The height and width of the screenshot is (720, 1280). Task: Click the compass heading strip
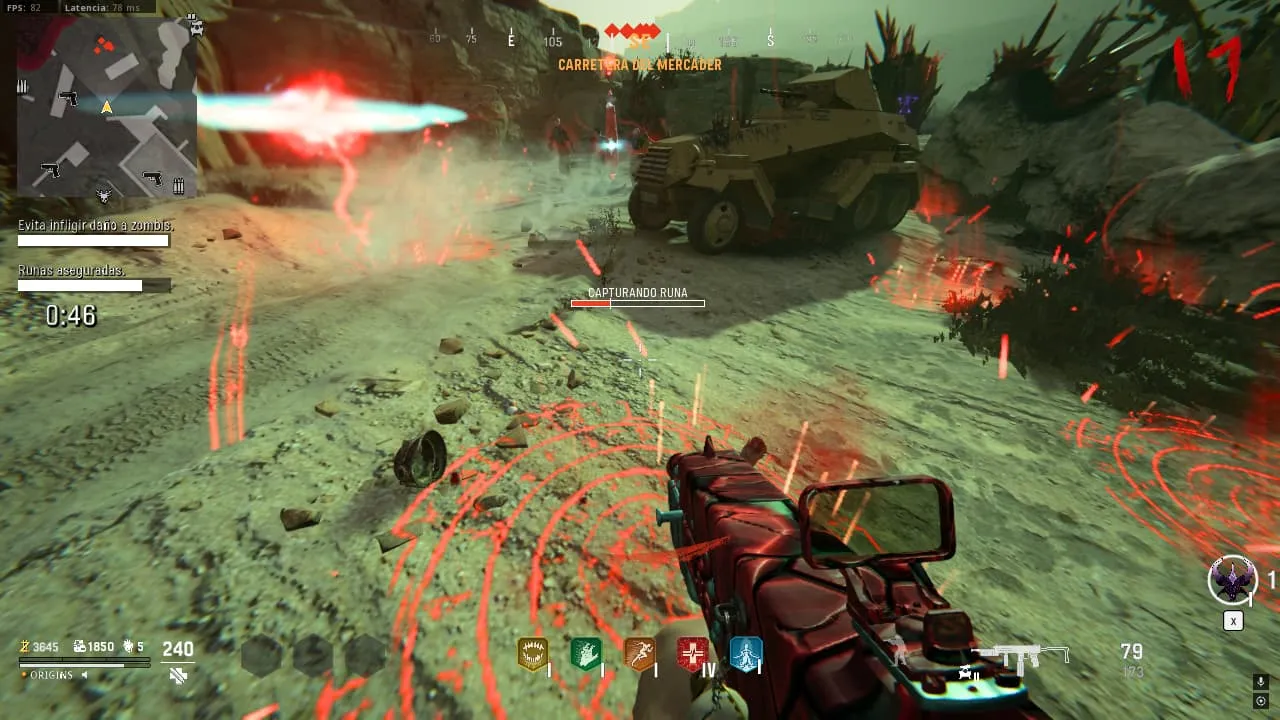pyautogui.click(x=640, y=40)
